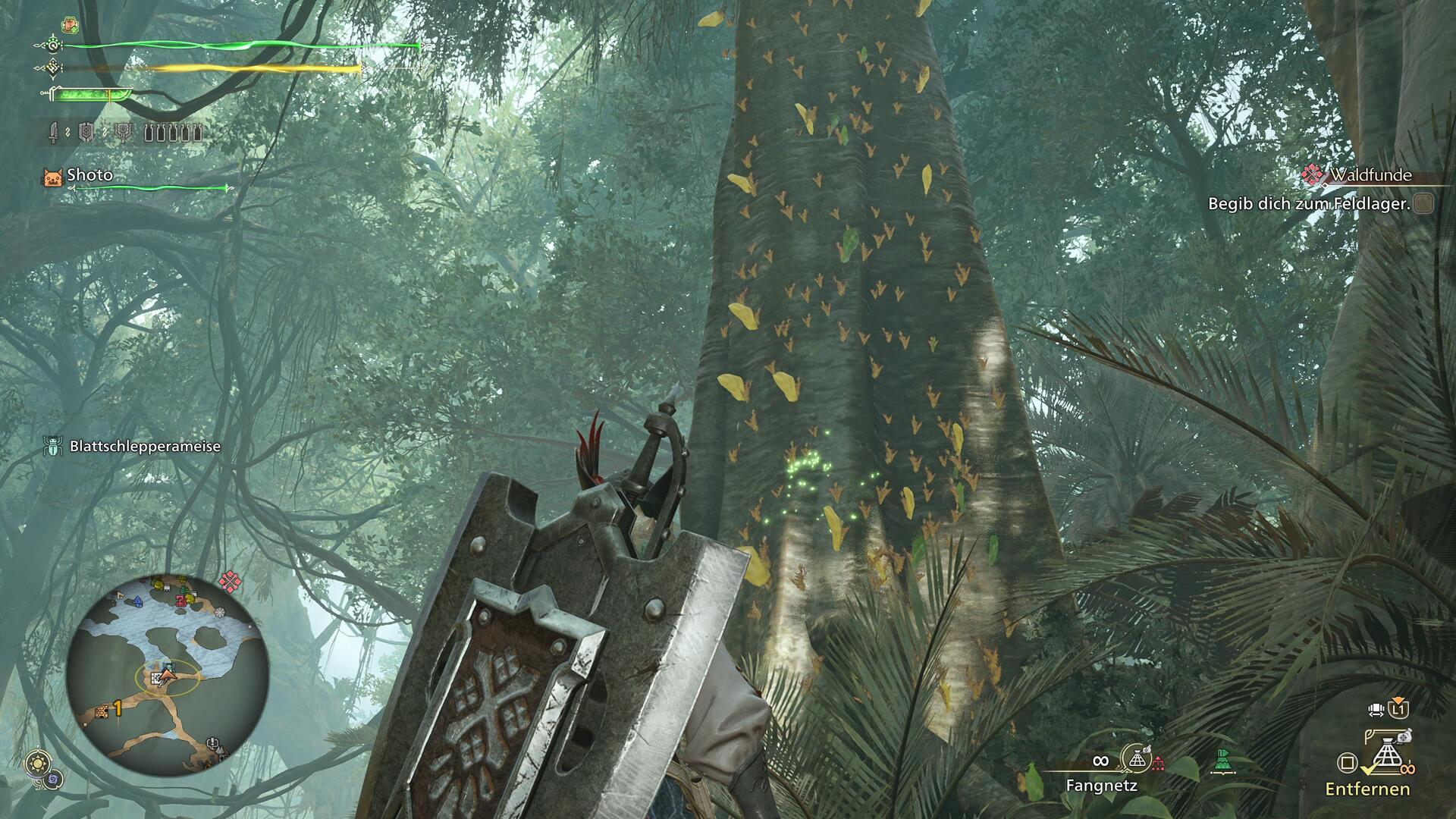Click the blue monster marker on the minimap

coord(137,601)
